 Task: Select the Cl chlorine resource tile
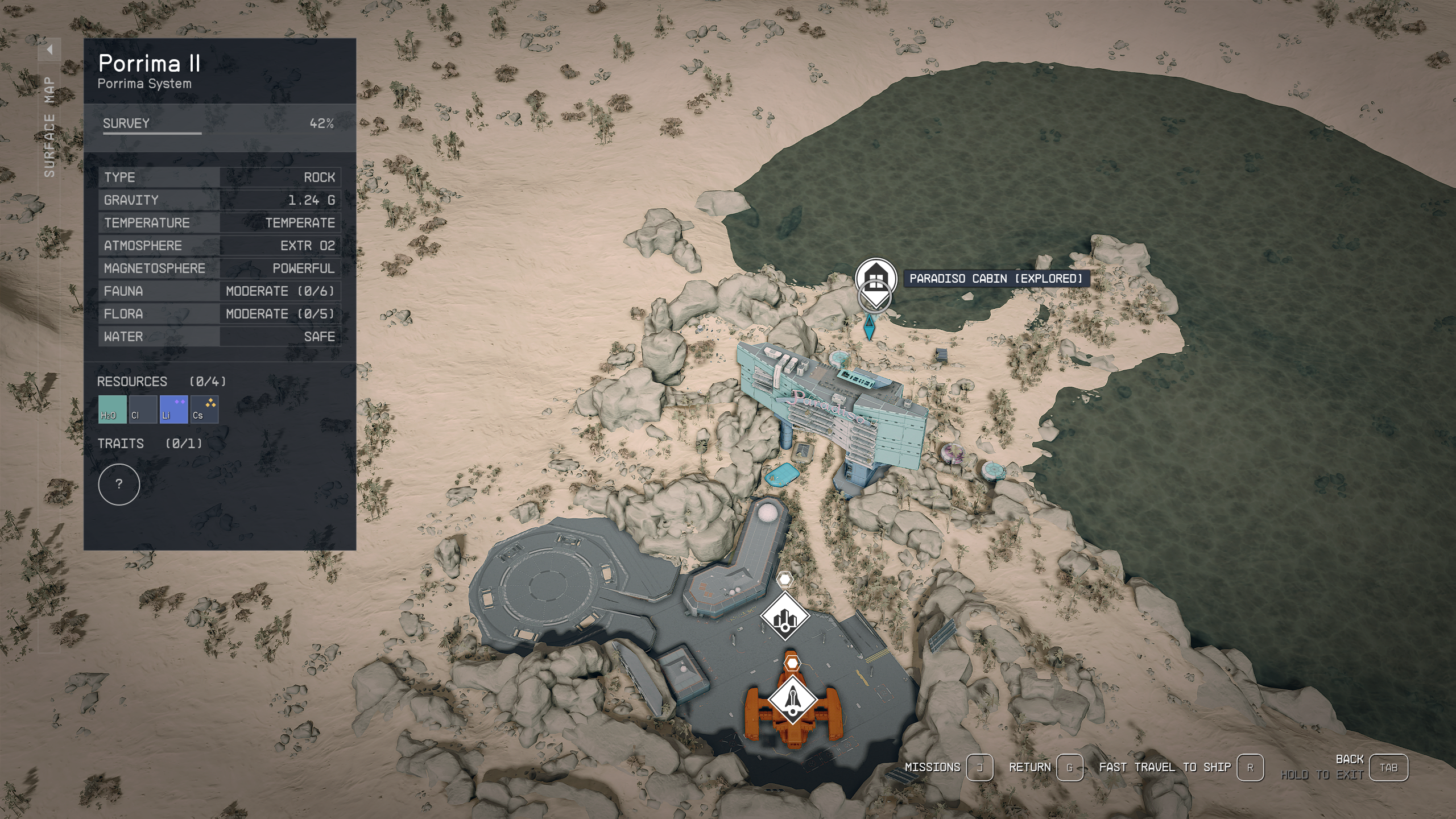[x=143, y=409]
